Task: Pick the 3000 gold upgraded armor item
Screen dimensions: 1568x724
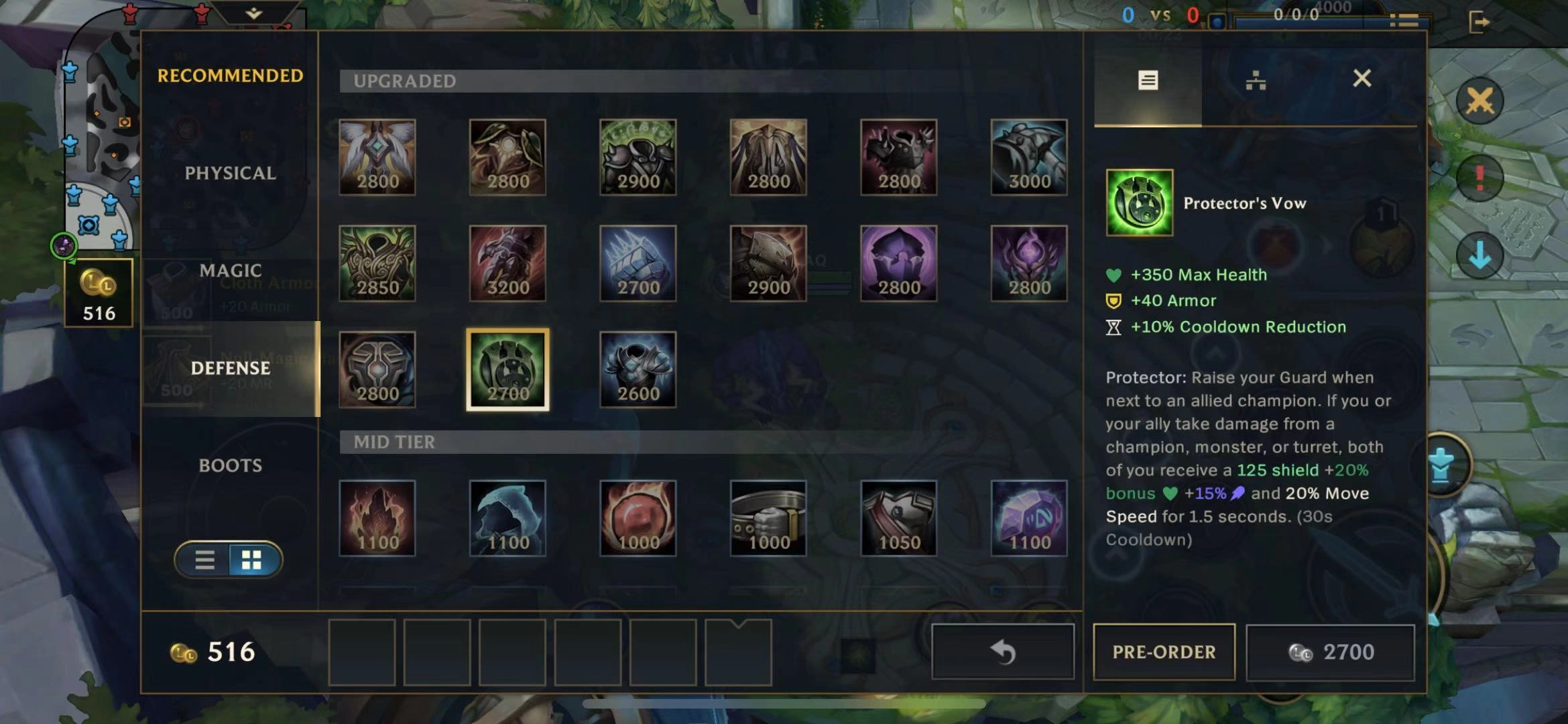Action: tap(1029, 158)
